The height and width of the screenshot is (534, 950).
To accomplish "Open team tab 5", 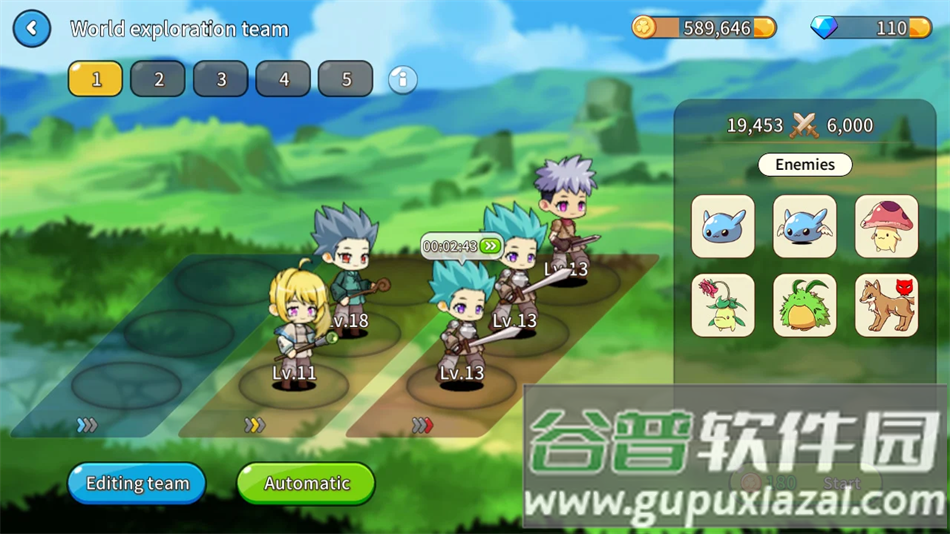I will click(346, 79).
